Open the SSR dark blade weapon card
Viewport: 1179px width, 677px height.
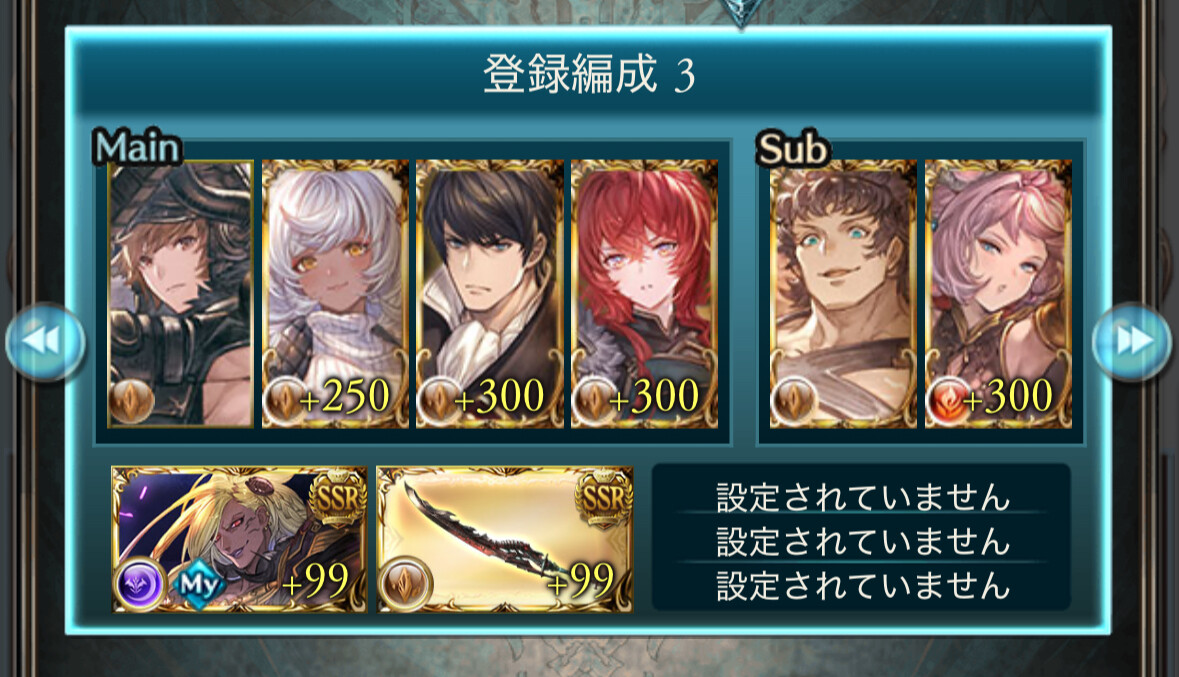(x=504, y=539)
